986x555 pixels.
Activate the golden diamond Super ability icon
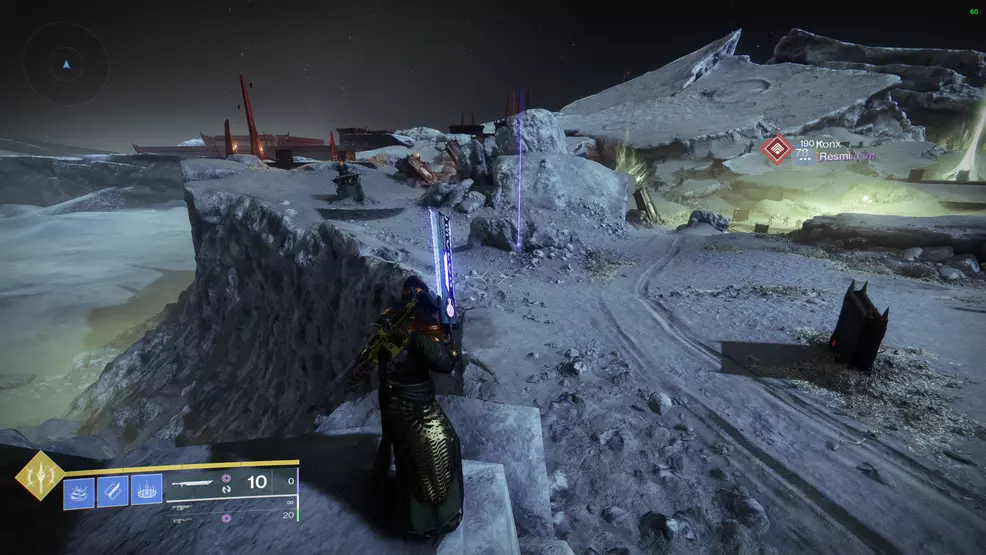point(40,475)
